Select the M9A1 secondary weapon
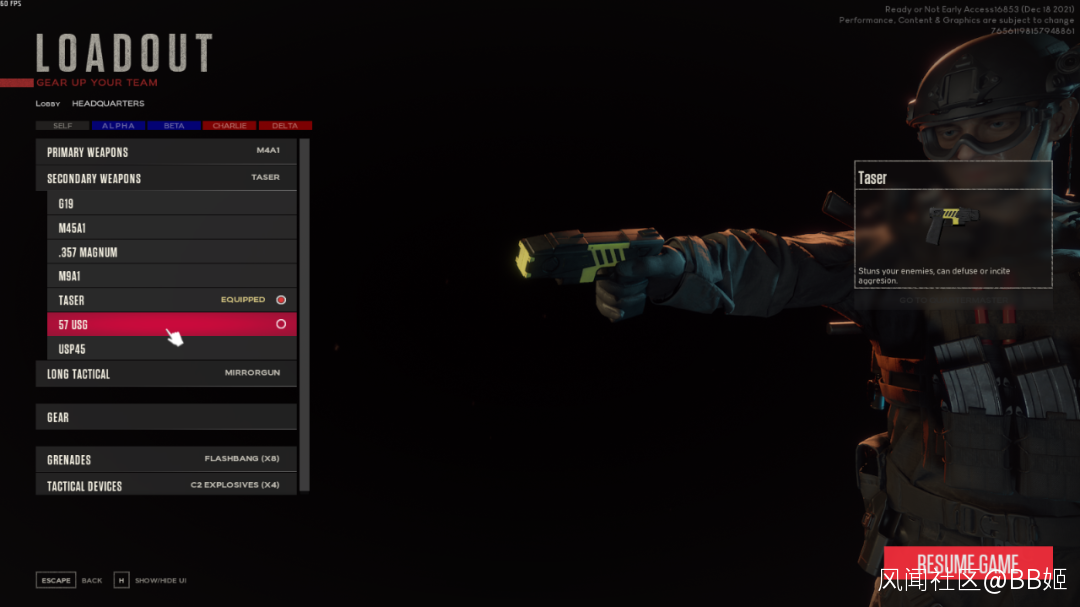The width and height of the screenshot is (1080, 607). coord(172,276)
